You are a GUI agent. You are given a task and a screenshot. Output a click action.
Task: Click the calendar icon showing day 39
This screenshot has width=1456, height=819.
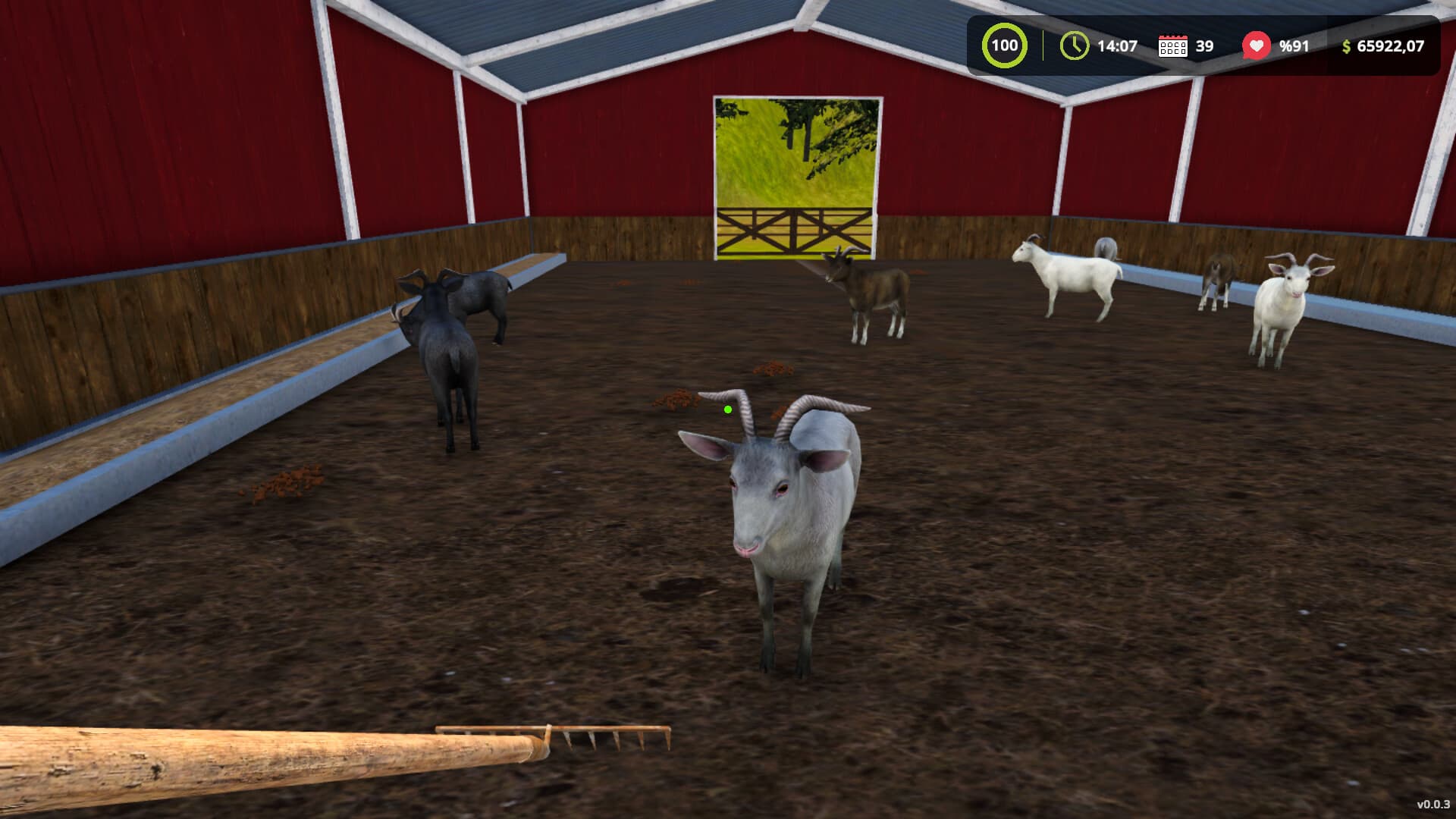(x=1172, y=45)
